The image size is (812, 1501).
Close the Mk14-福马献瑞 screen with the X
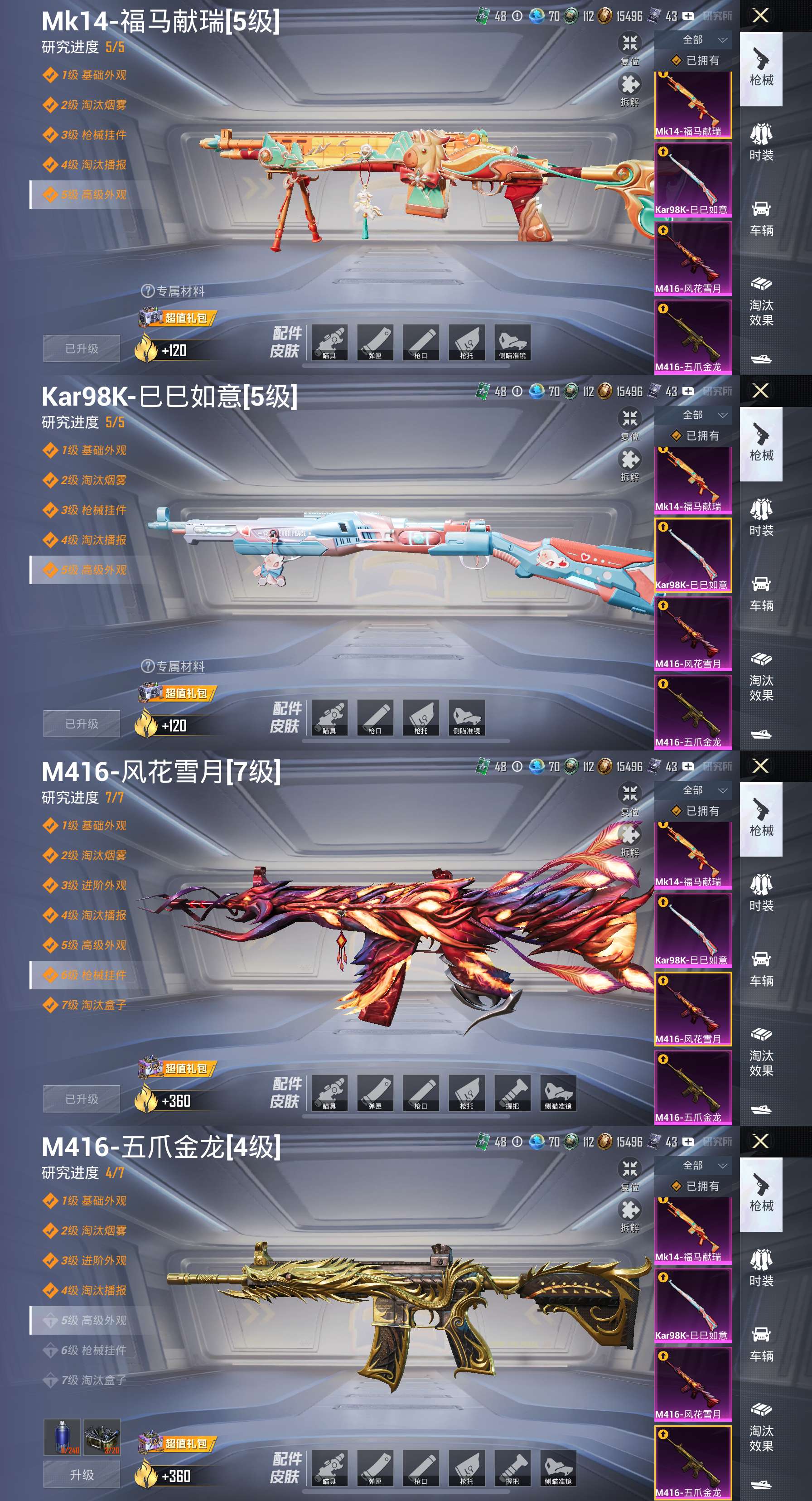click(760, 15)
